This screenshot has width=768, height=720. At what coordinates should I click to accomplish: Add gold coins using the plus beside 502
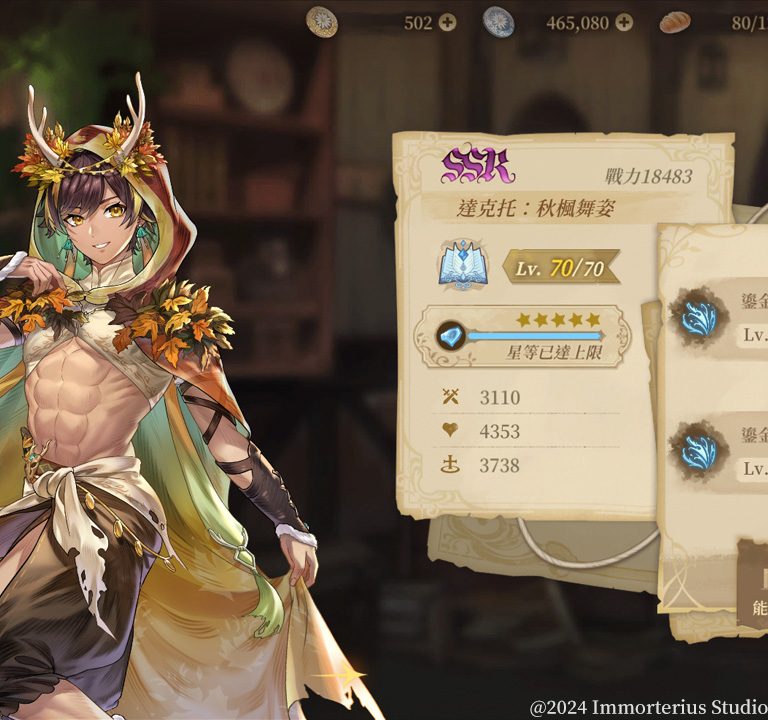[x=447, y=22]
